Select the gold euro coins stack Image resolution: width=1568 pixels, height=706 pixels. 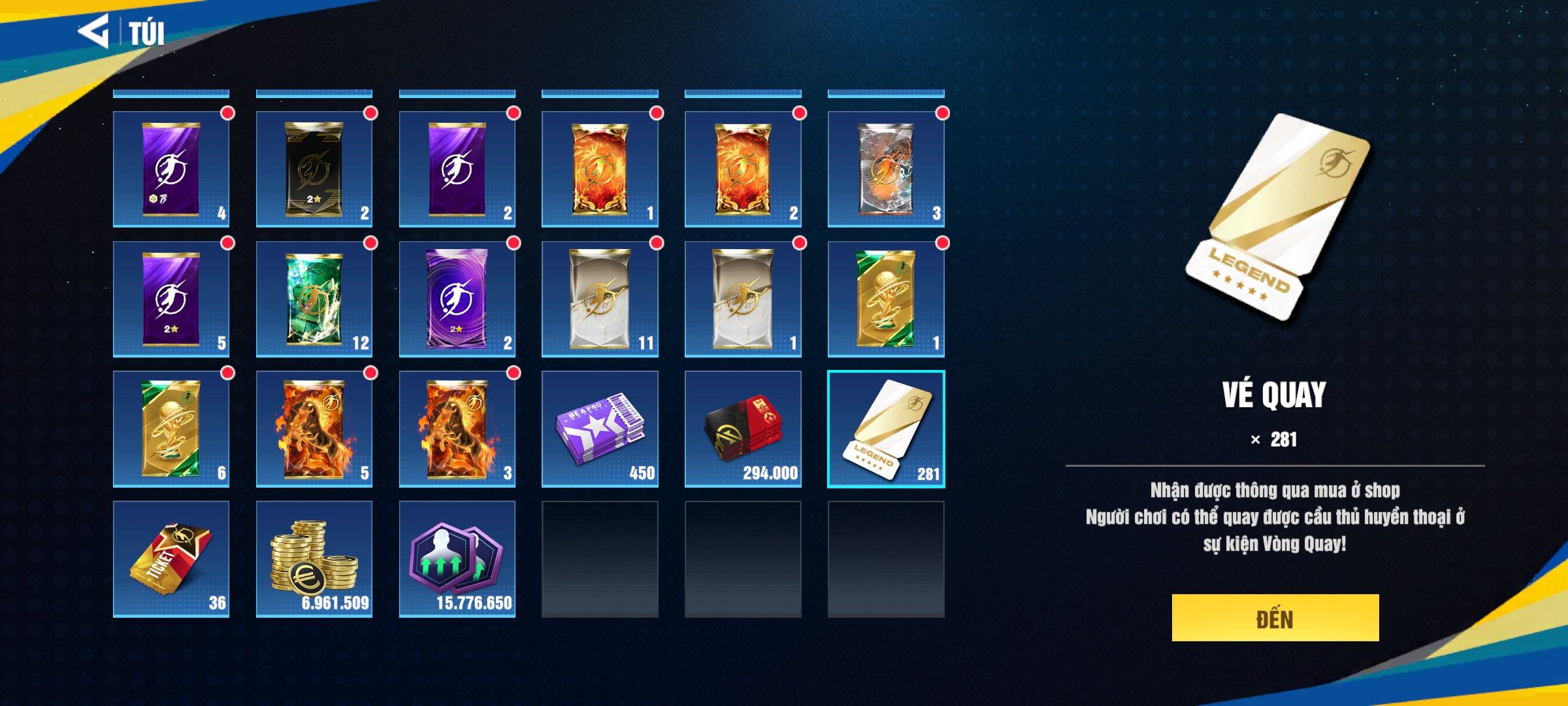314,559
